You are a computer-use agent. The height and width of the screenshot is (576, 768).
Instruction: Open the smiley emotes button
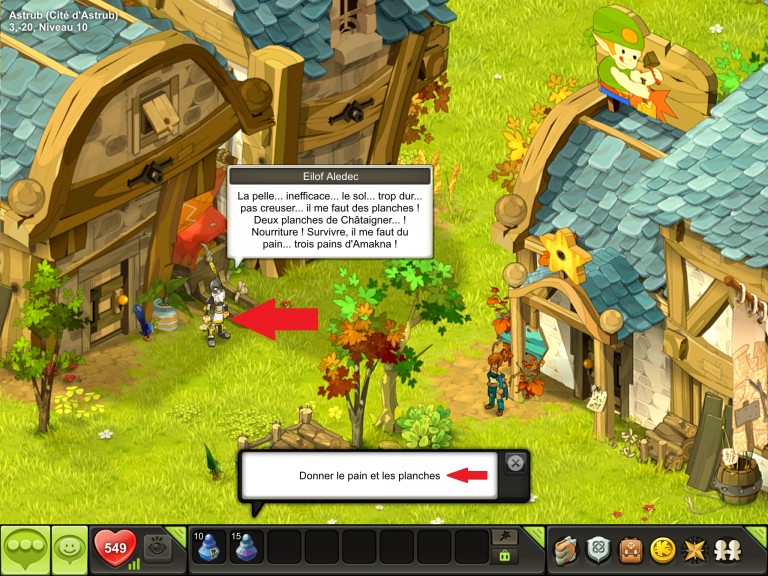click(x=70, y=549)
